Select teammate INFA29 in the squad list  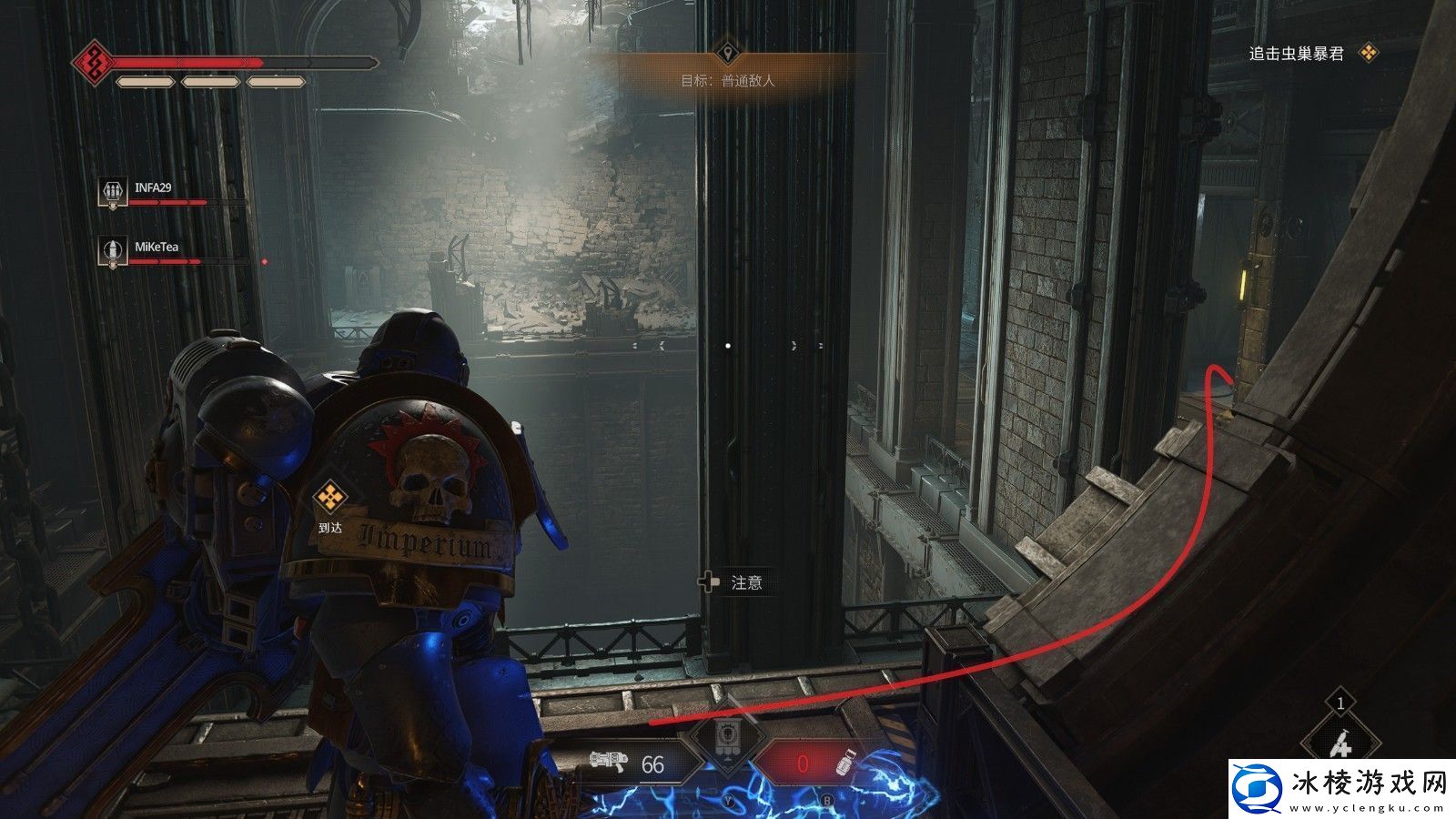(152, 189)
